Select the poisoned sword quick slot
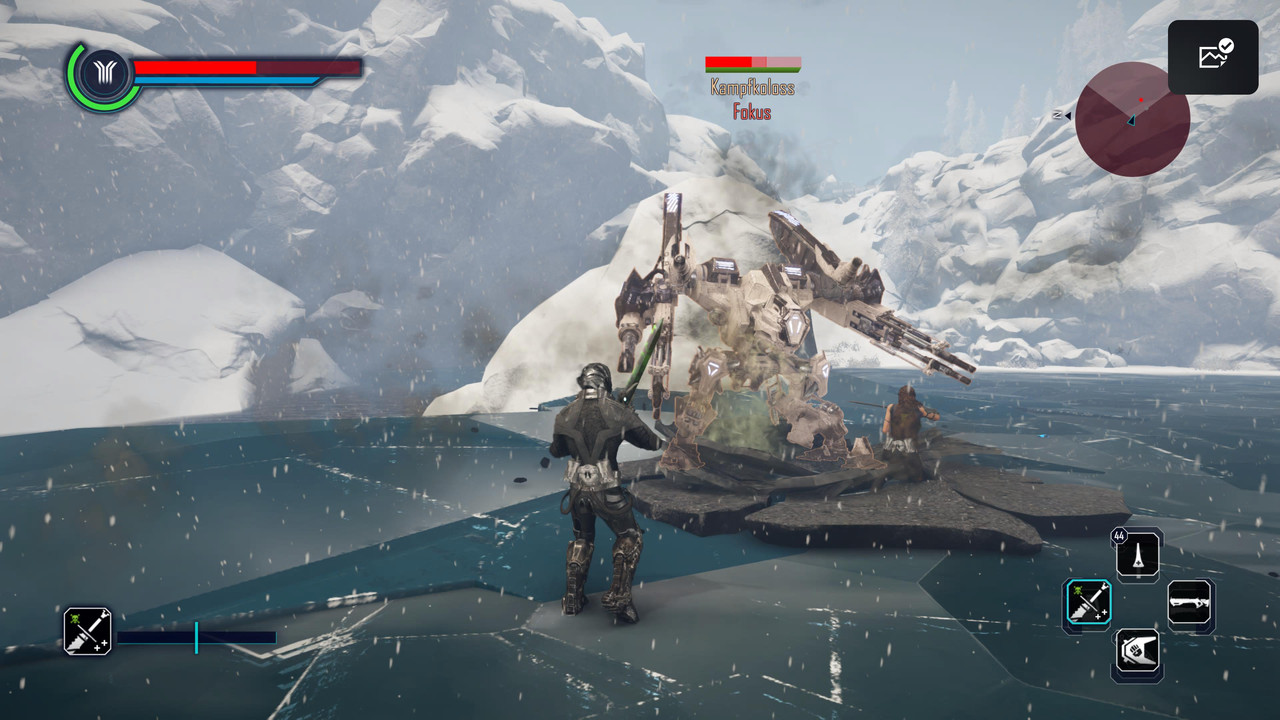The width and height of the screenshot is (1280, 720). pyautogui.click(x=1087, y=605)
